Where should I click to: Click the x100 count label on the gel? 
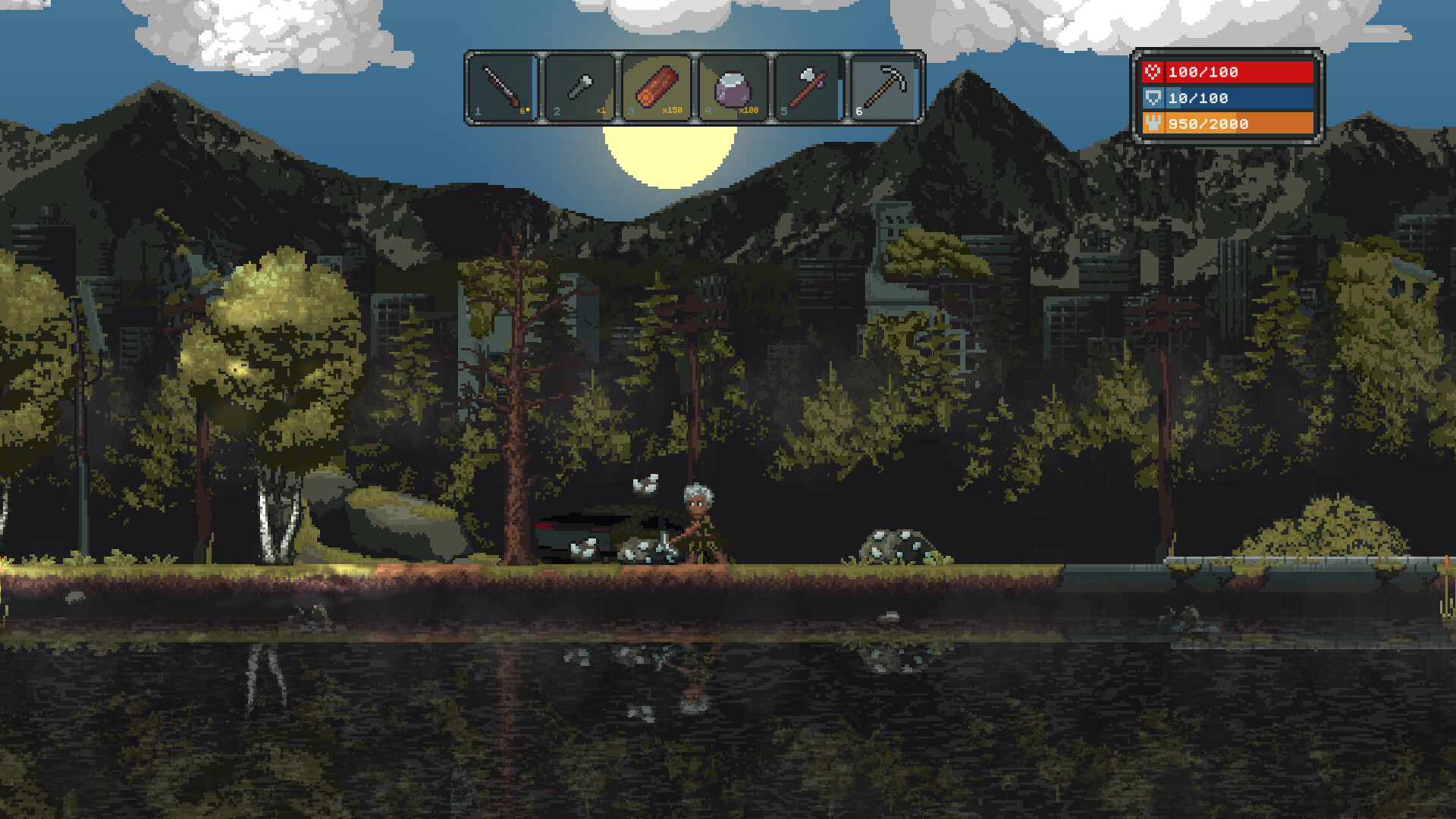(x=748, y=110)
